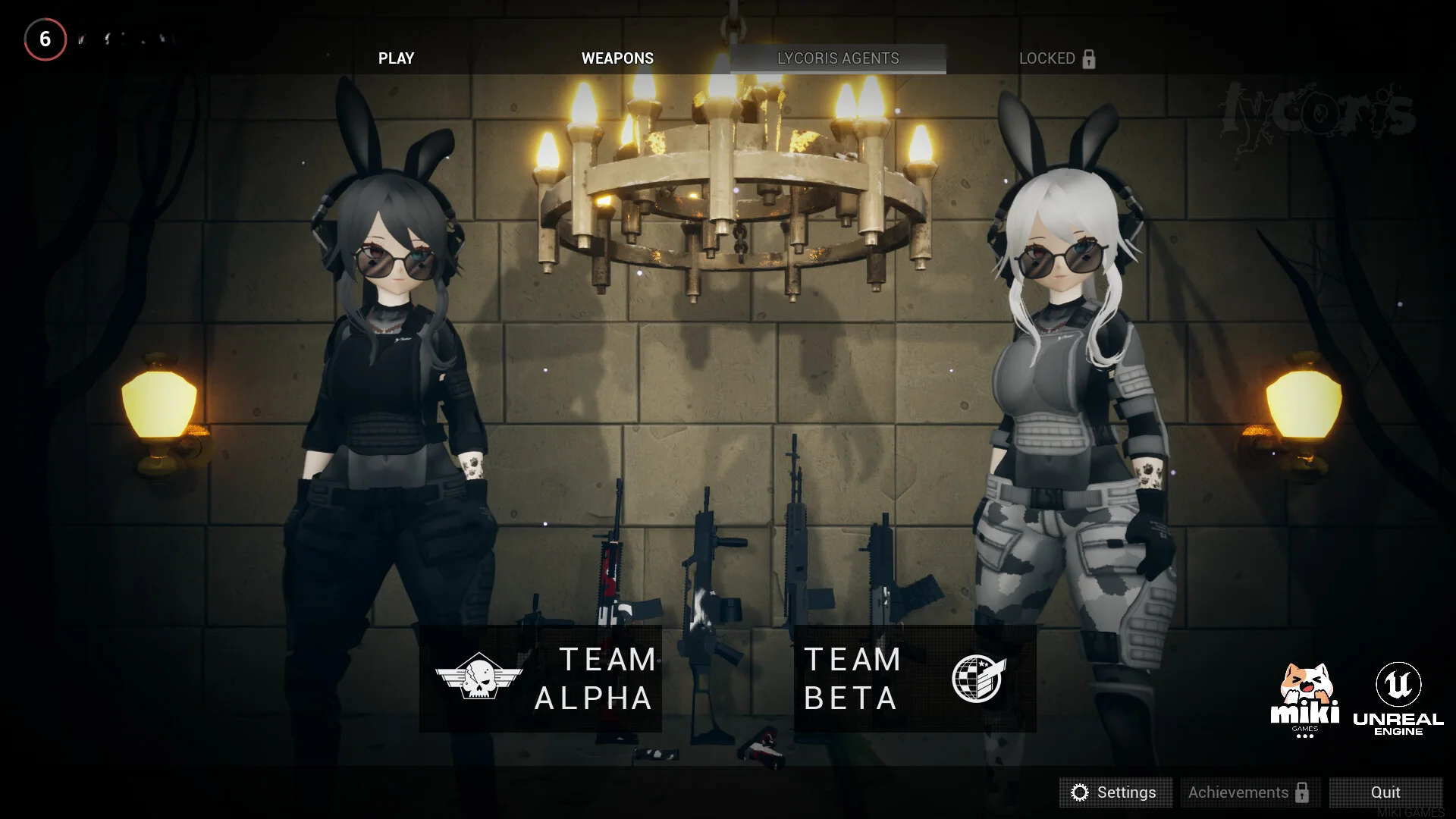Switch to the Play tab
Screen dimensions: 1456x819
pos(396,58)
